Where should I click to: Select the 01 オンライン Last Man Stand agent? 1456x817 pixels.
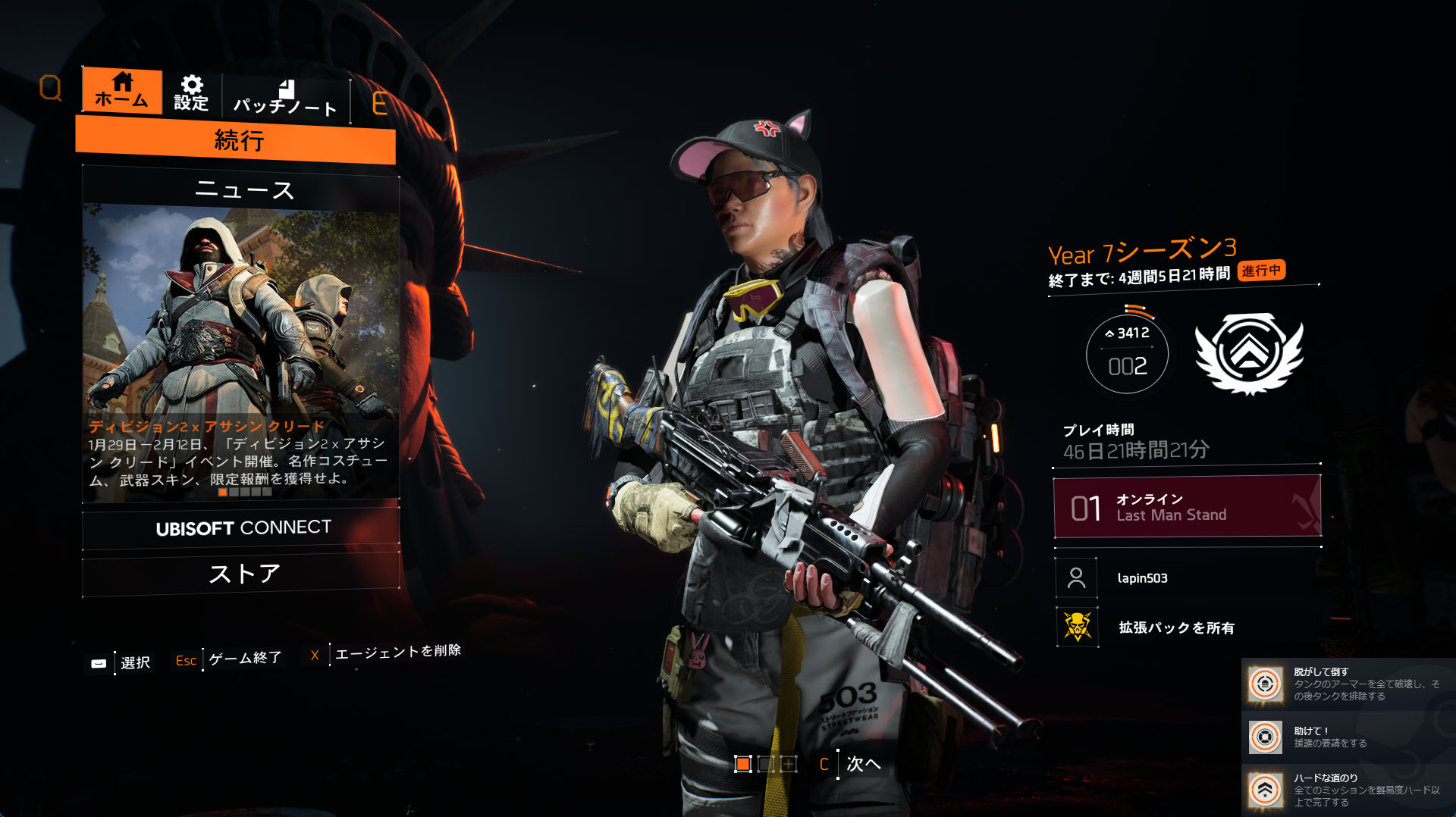pos(1187,507)
